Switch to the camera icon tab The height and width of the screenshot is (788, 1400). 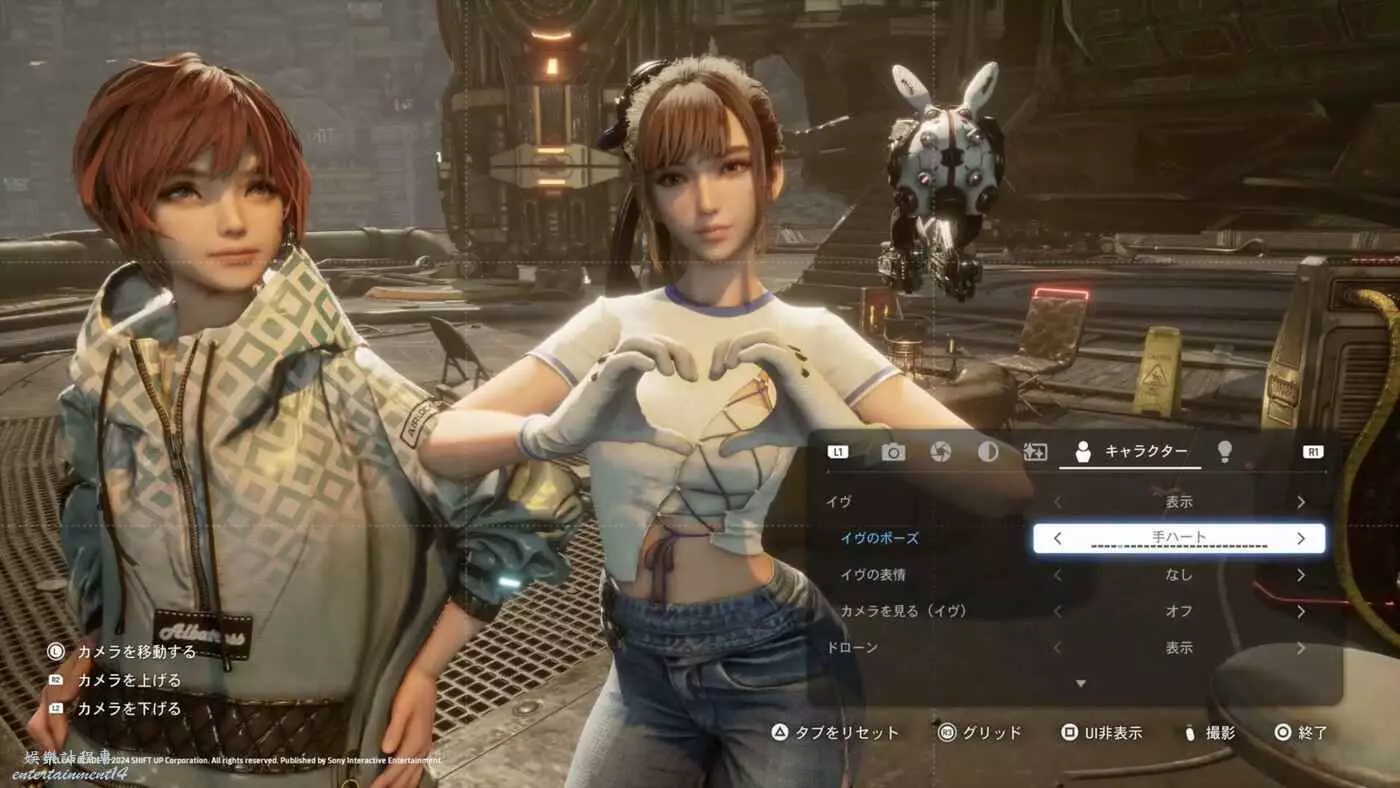tap(893, 452)
